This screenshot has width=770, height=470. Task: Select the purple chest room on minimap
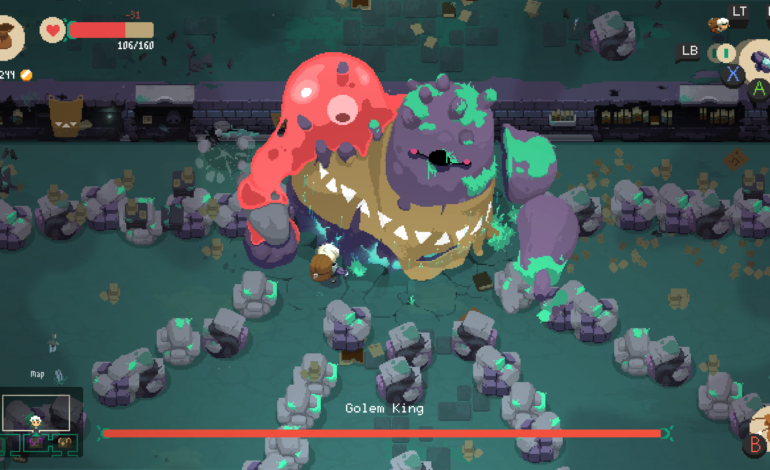[35, 440]
